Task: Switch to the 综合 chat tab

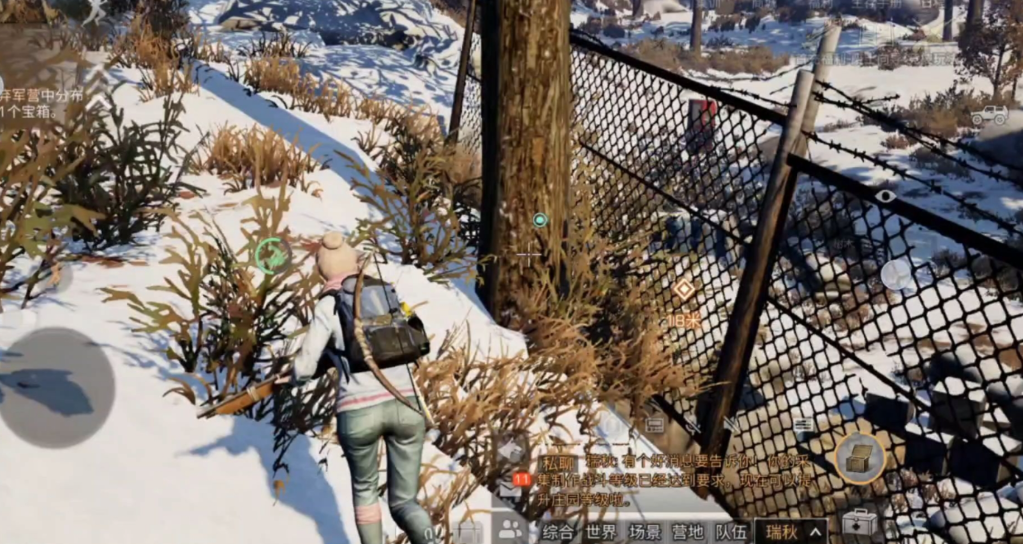Action: pyautogui.click(x=559, y=531)
